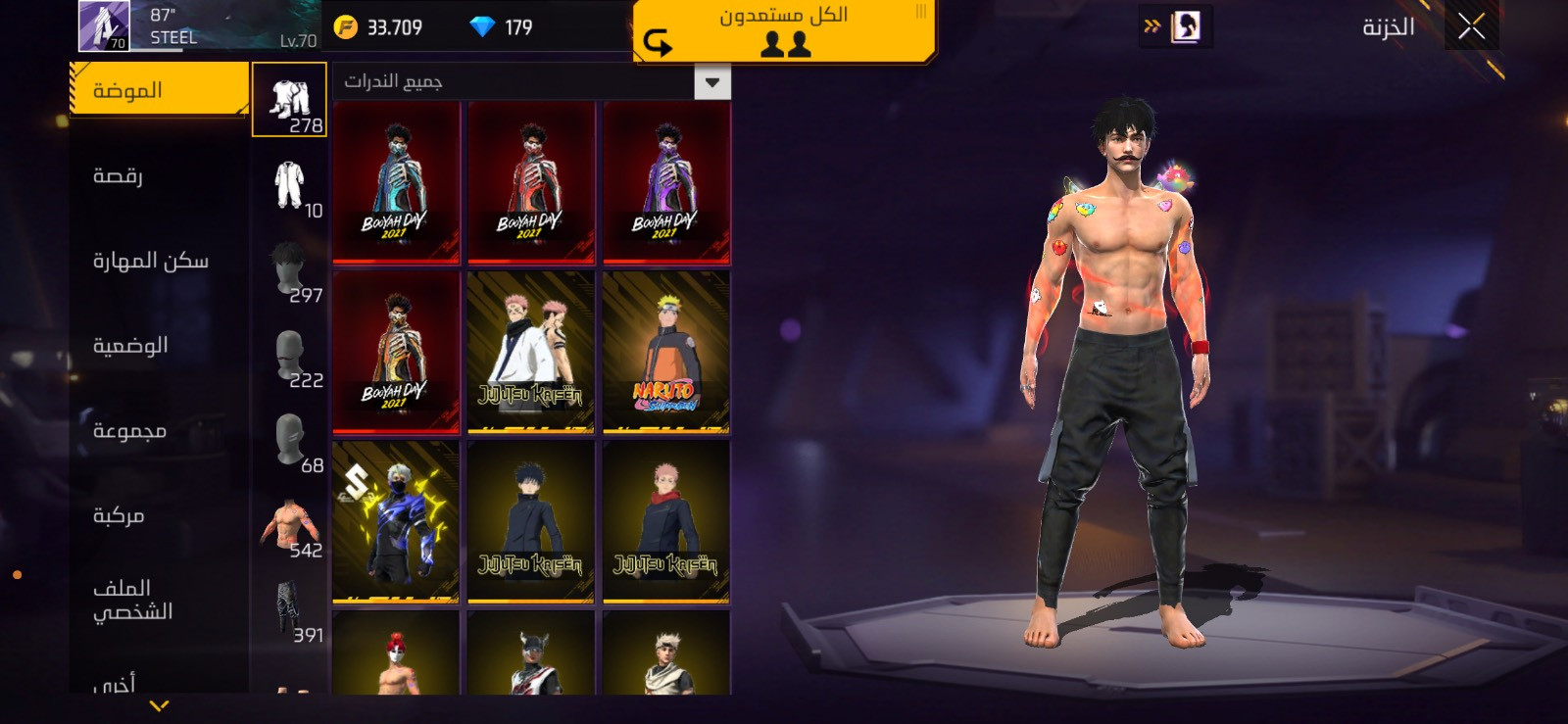The width and height of the screenshot is (1568, 724).
Task: Choose the hair subcategory showing 297
Action: click(290, 271)
